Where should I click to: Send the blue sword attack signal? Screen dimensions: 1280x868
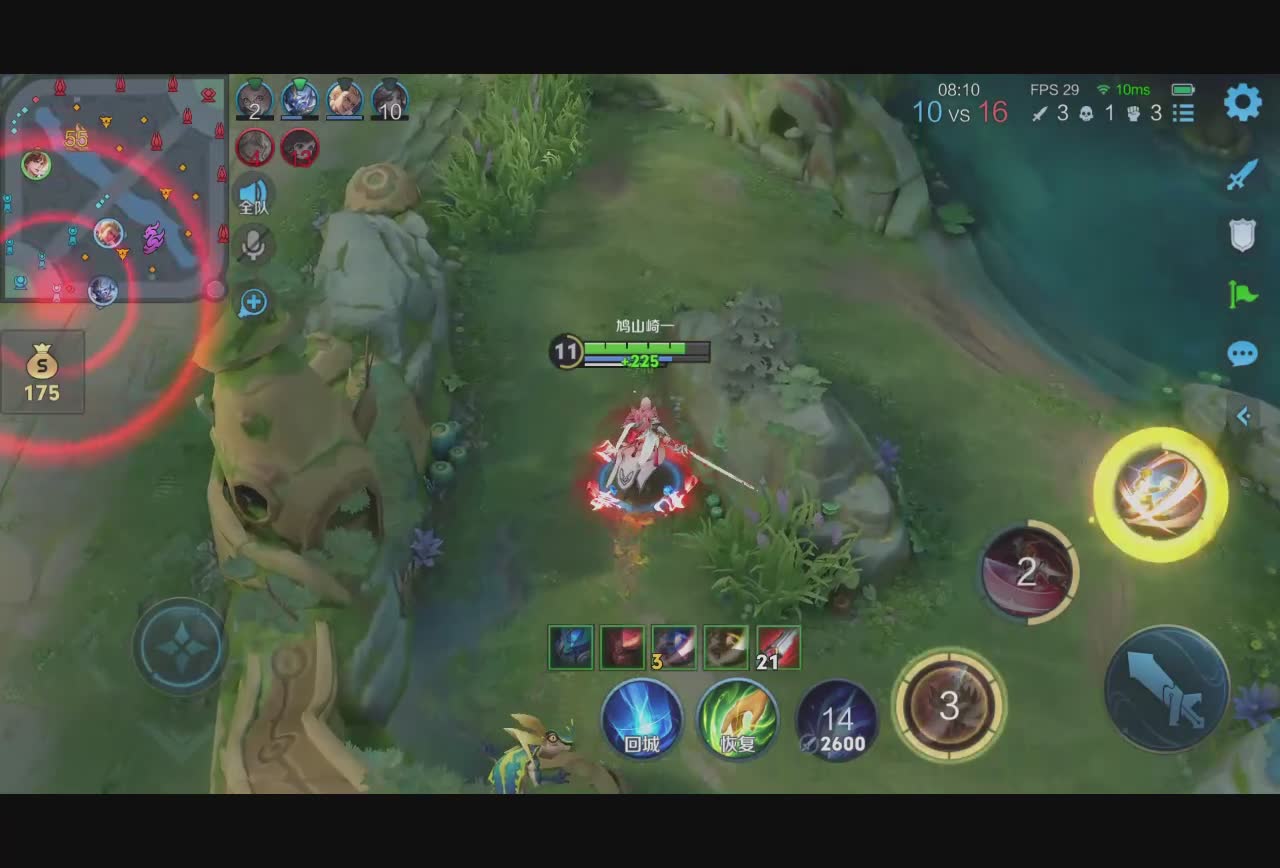pyautogui.click(x=1242, y=175)
